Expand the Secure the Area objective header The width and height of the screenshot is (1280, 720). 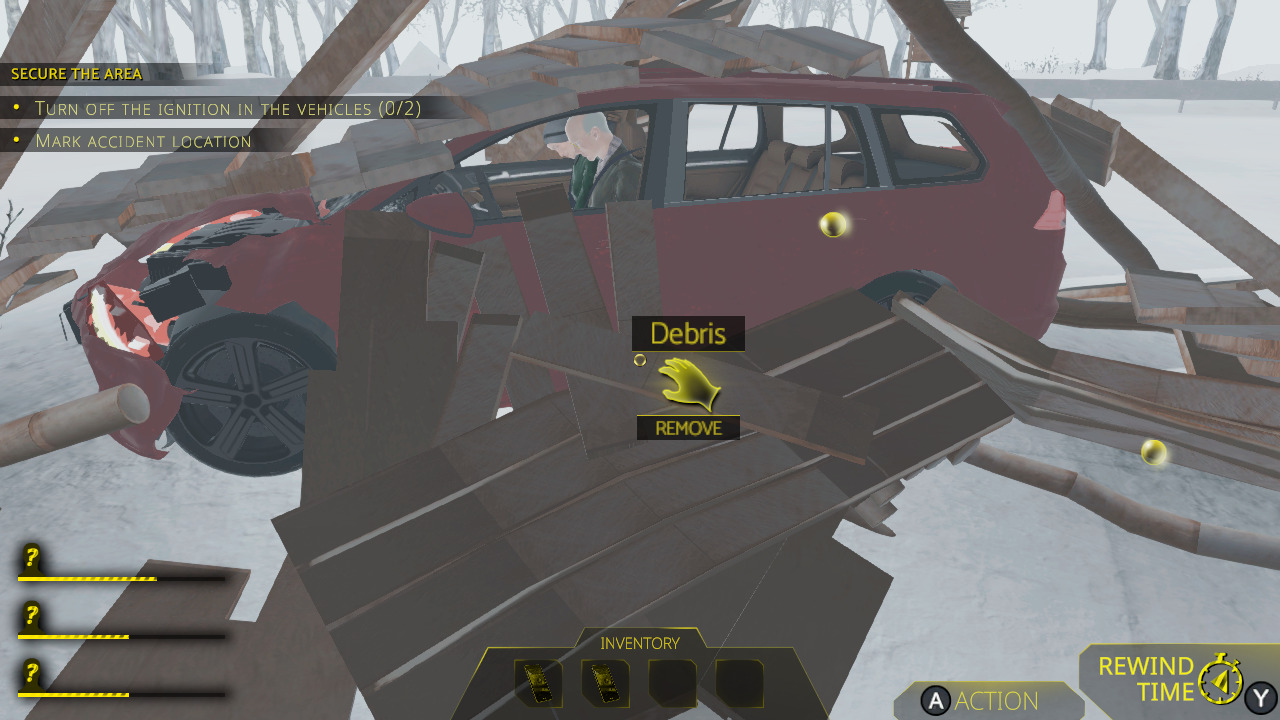(x=75, y=73)
